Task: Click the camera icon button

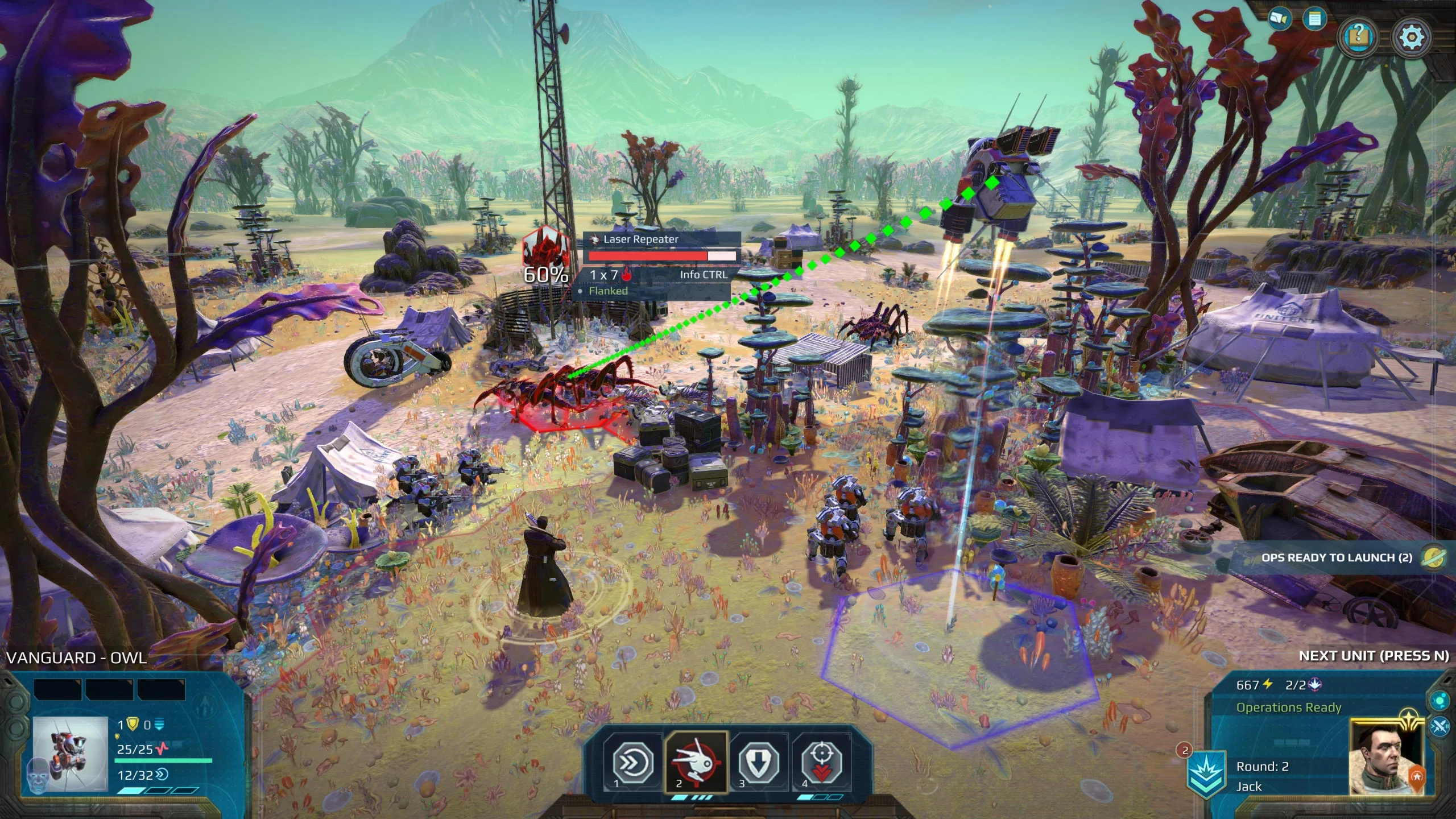Action: (1280, 19)
